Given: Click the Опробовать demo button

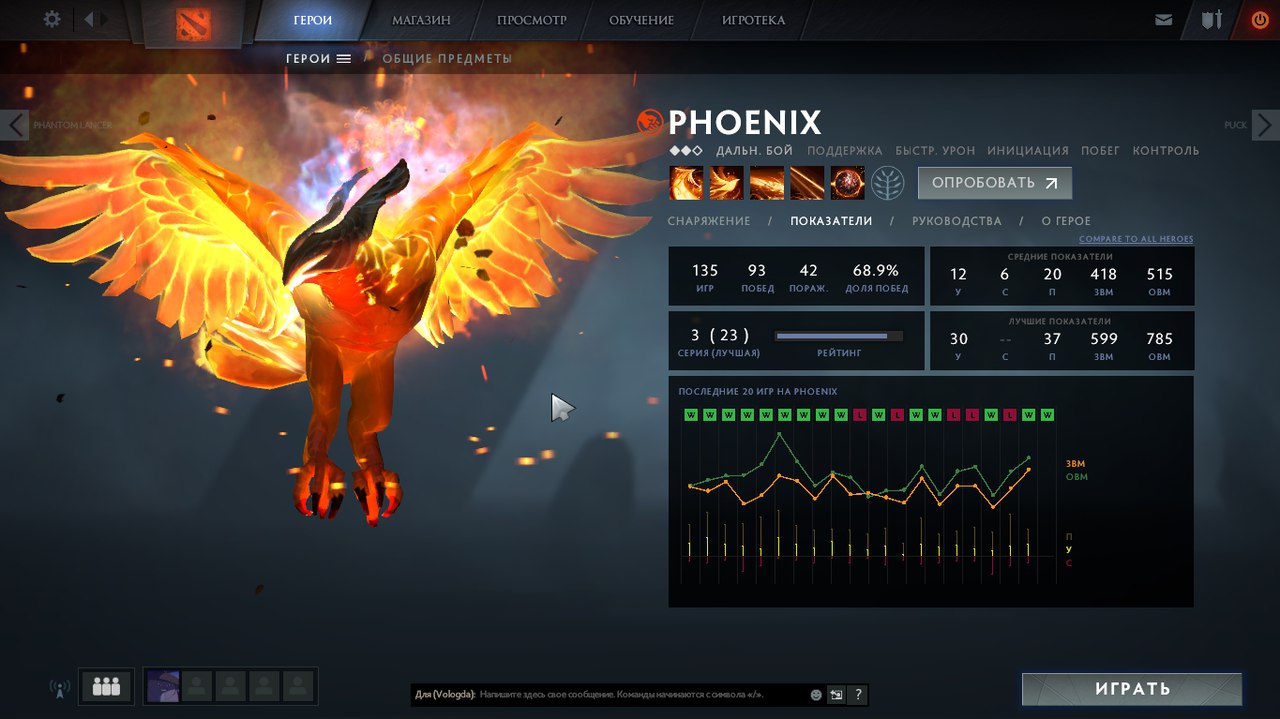Looking at the screenshot, I should coord(994,183).
